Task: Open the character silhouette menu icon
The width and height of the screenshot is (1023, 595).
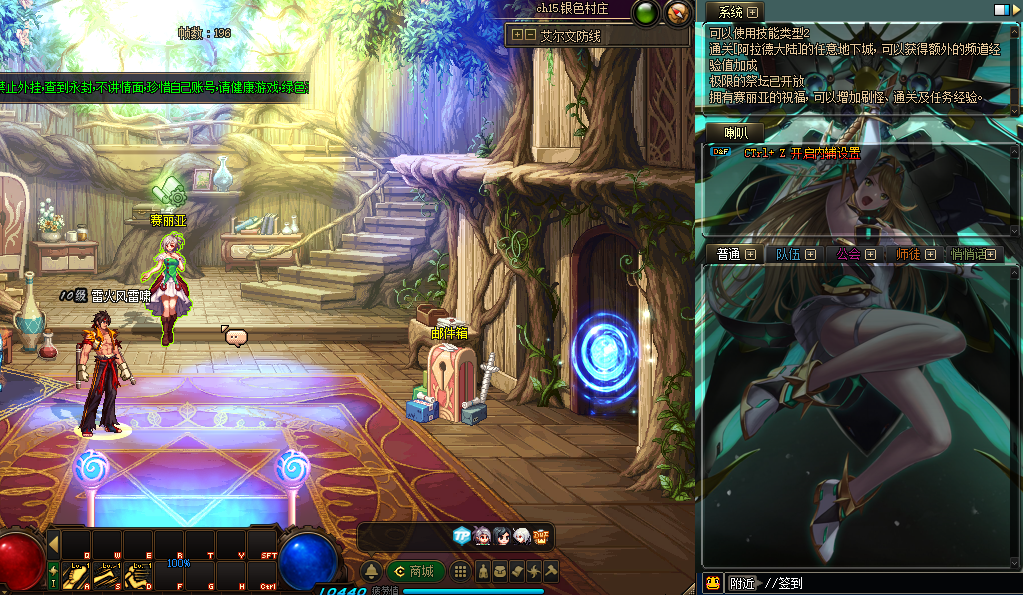Action: pos(483,571)
